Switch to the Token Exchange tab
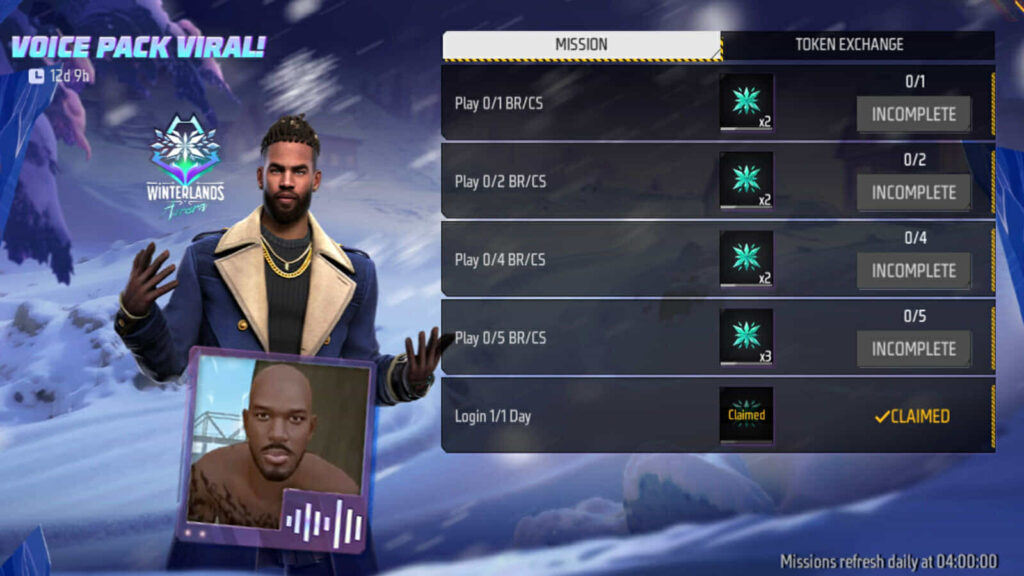The image size is (1024, 576). [849, 45]
